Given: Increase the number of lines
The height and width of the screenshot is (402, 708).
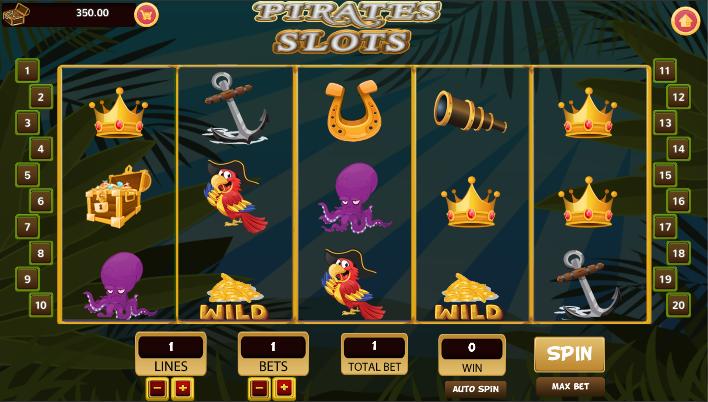Looking at the screenshot, I should click(x=184, y=389).
